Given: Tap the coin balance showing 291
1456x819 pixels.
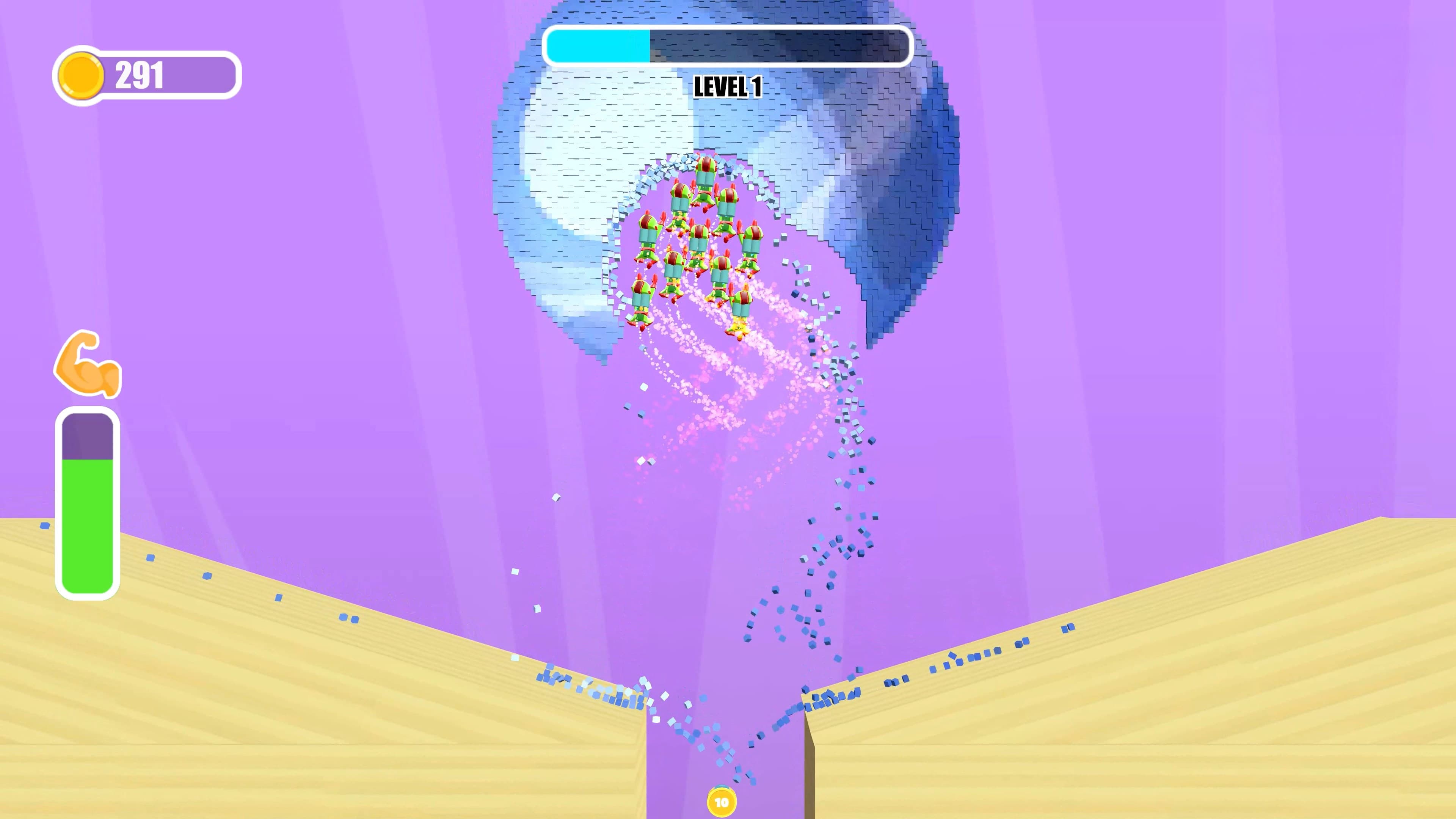Looking at the screenshot, I should [141, 74].
